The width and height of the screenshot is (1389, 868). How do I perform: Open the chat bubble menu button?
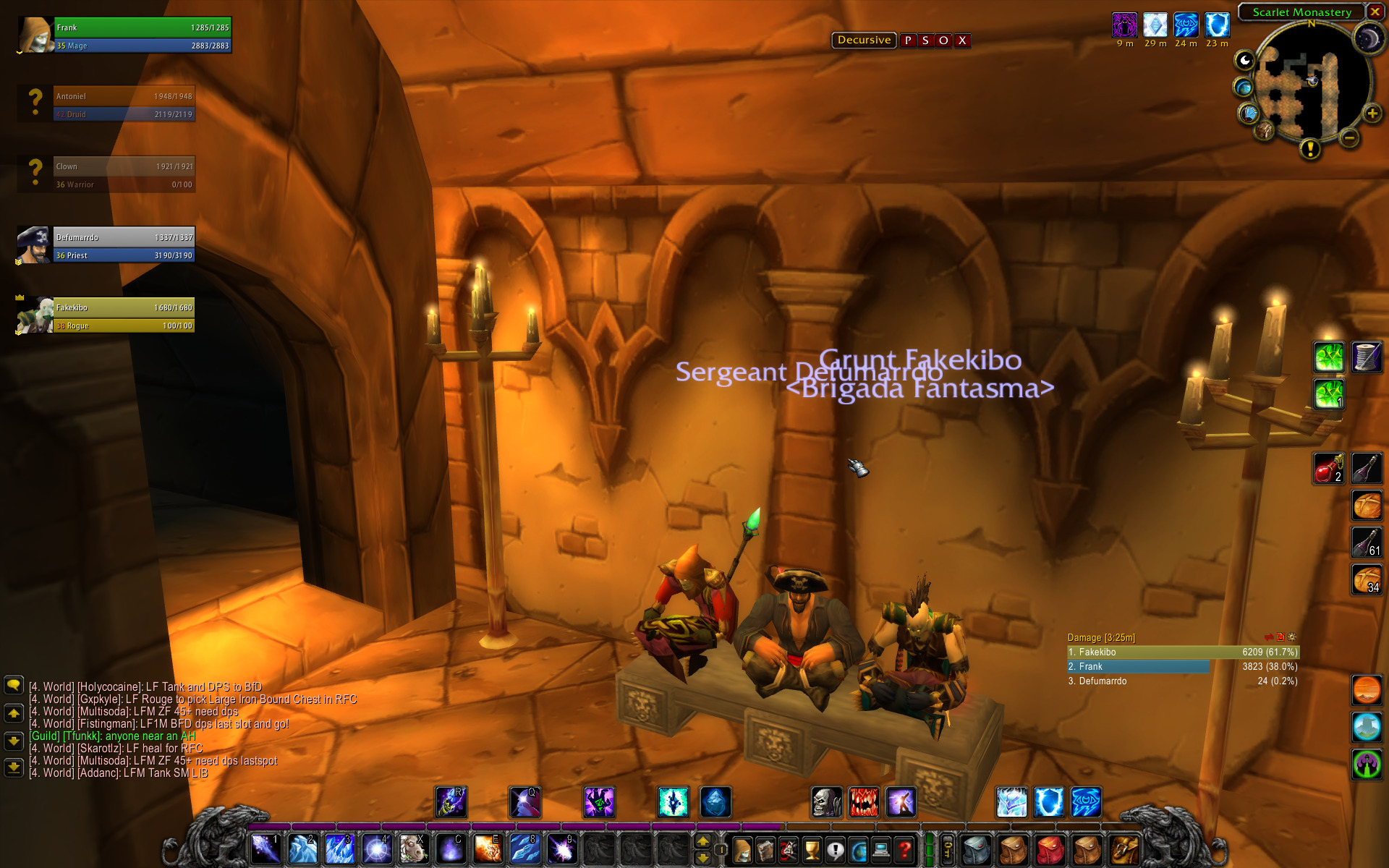click(x=14, y=685)
